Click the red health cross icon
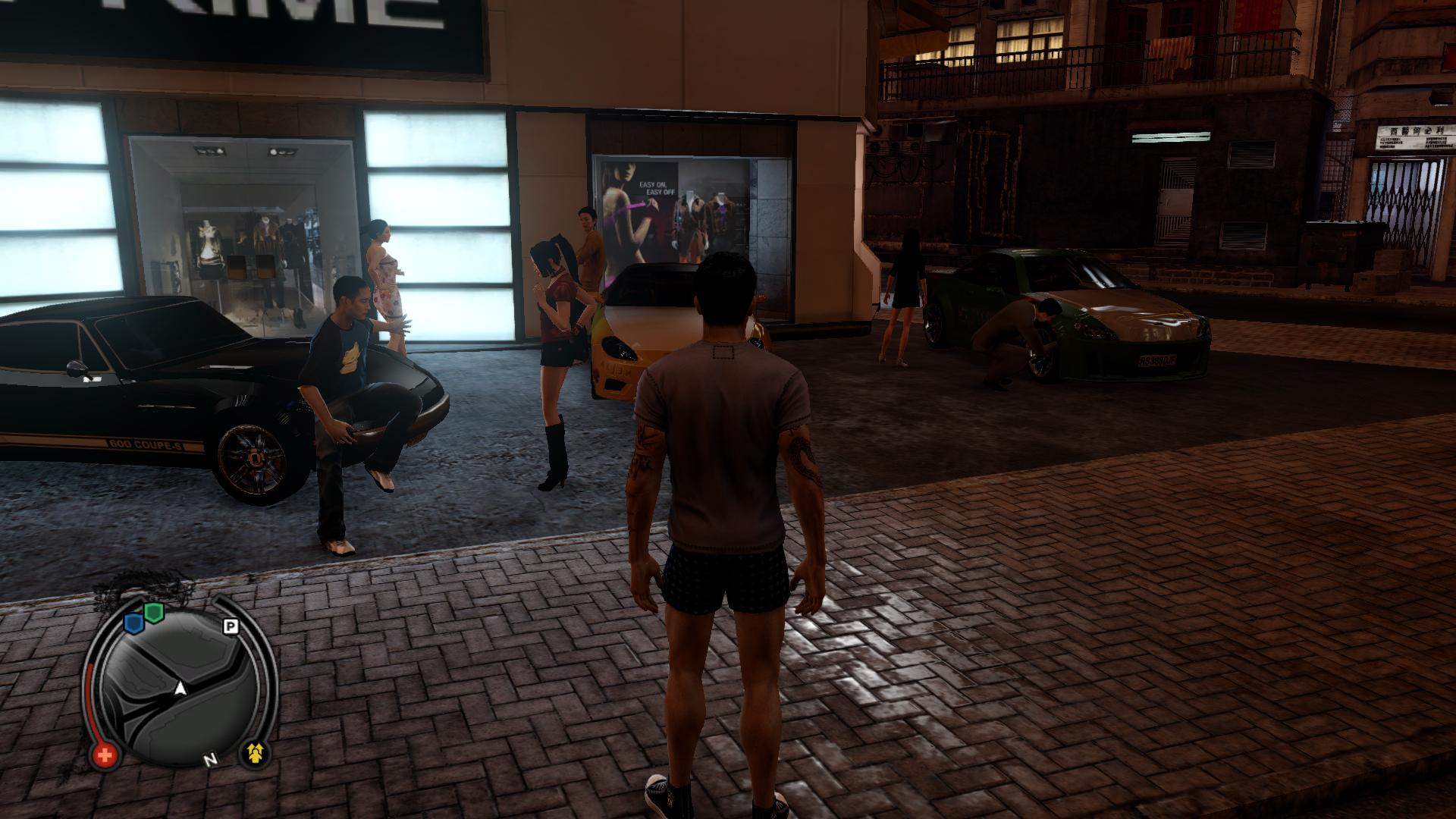This screenshot has width=1456, height=819. pos(105,755)
